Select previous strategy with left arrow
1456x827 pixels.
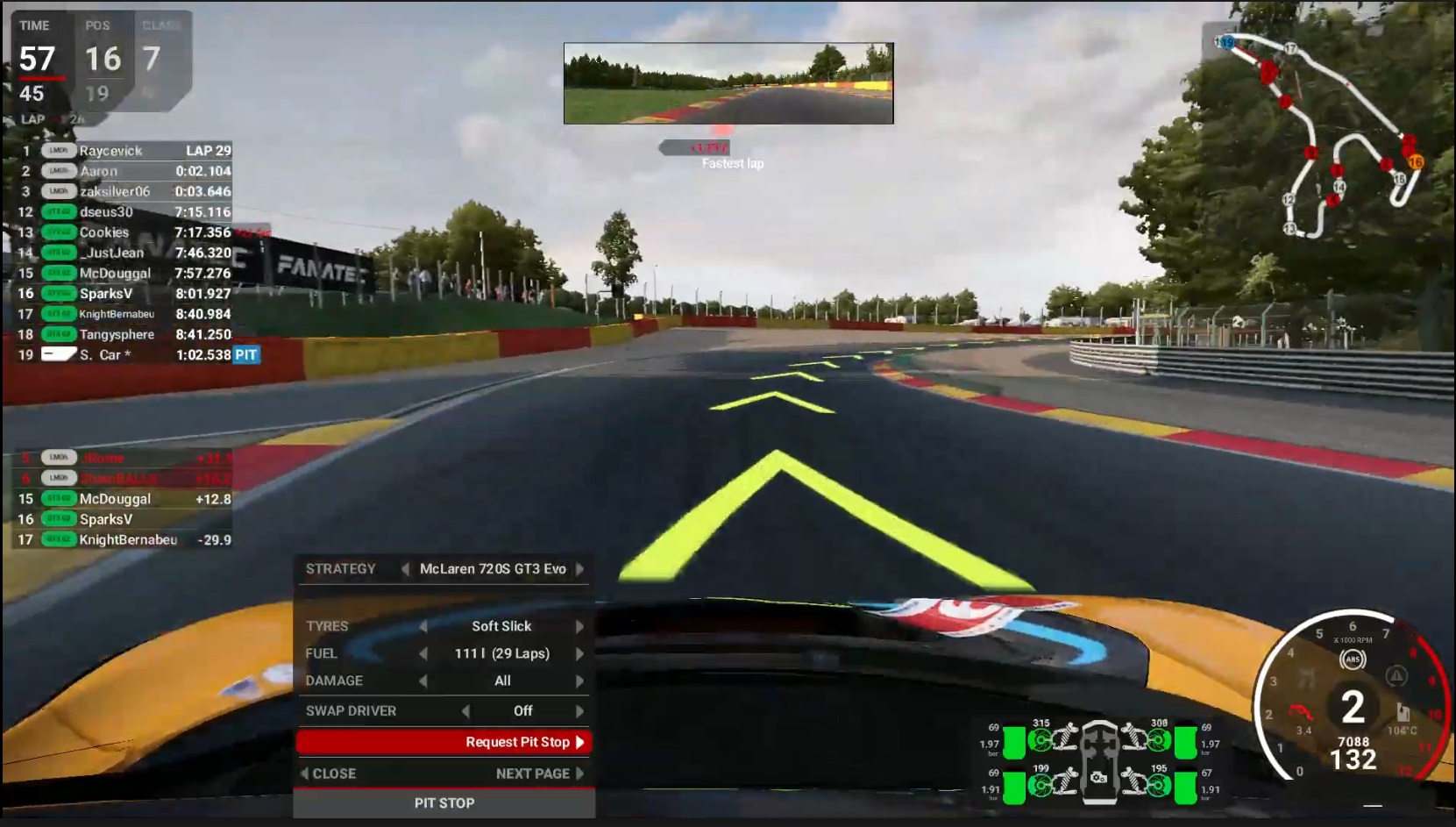[x=405, y=569]
